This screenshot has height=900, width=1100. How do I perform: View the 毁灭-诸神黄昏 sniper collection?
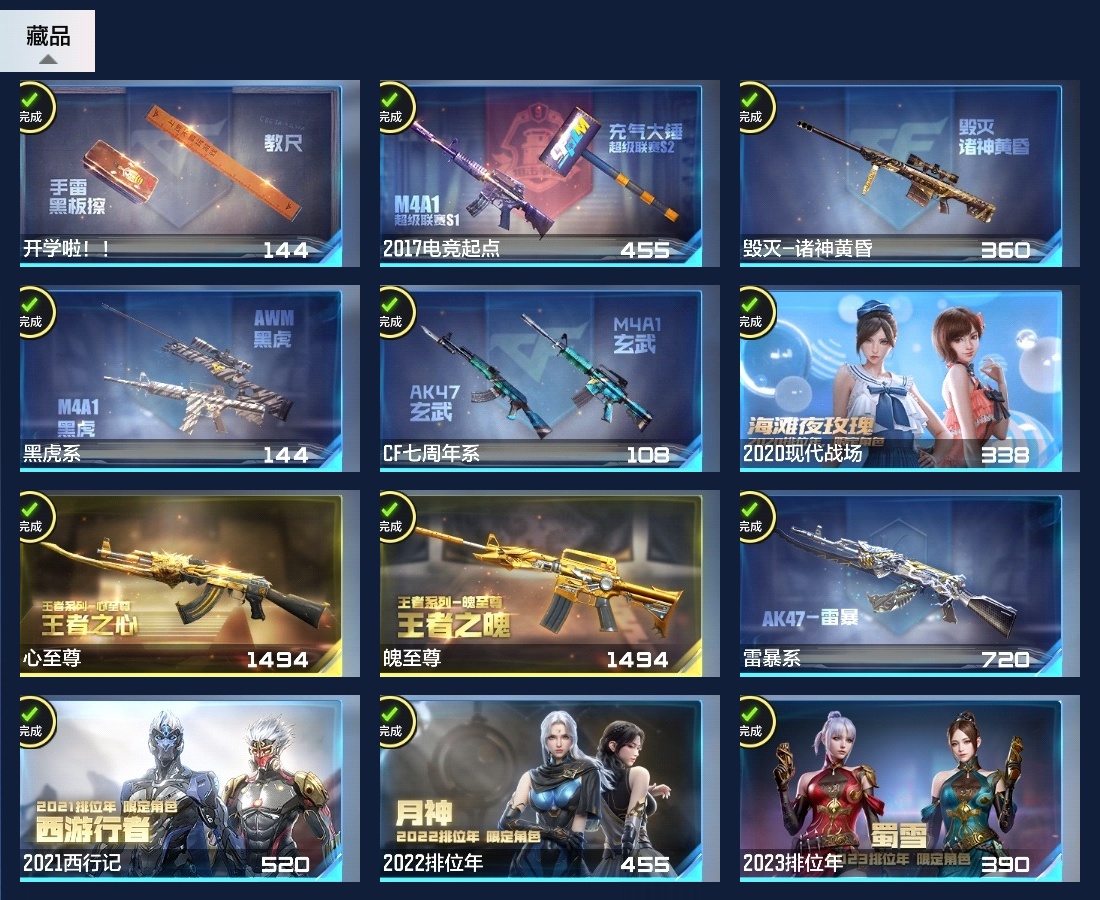pos(900,175)
